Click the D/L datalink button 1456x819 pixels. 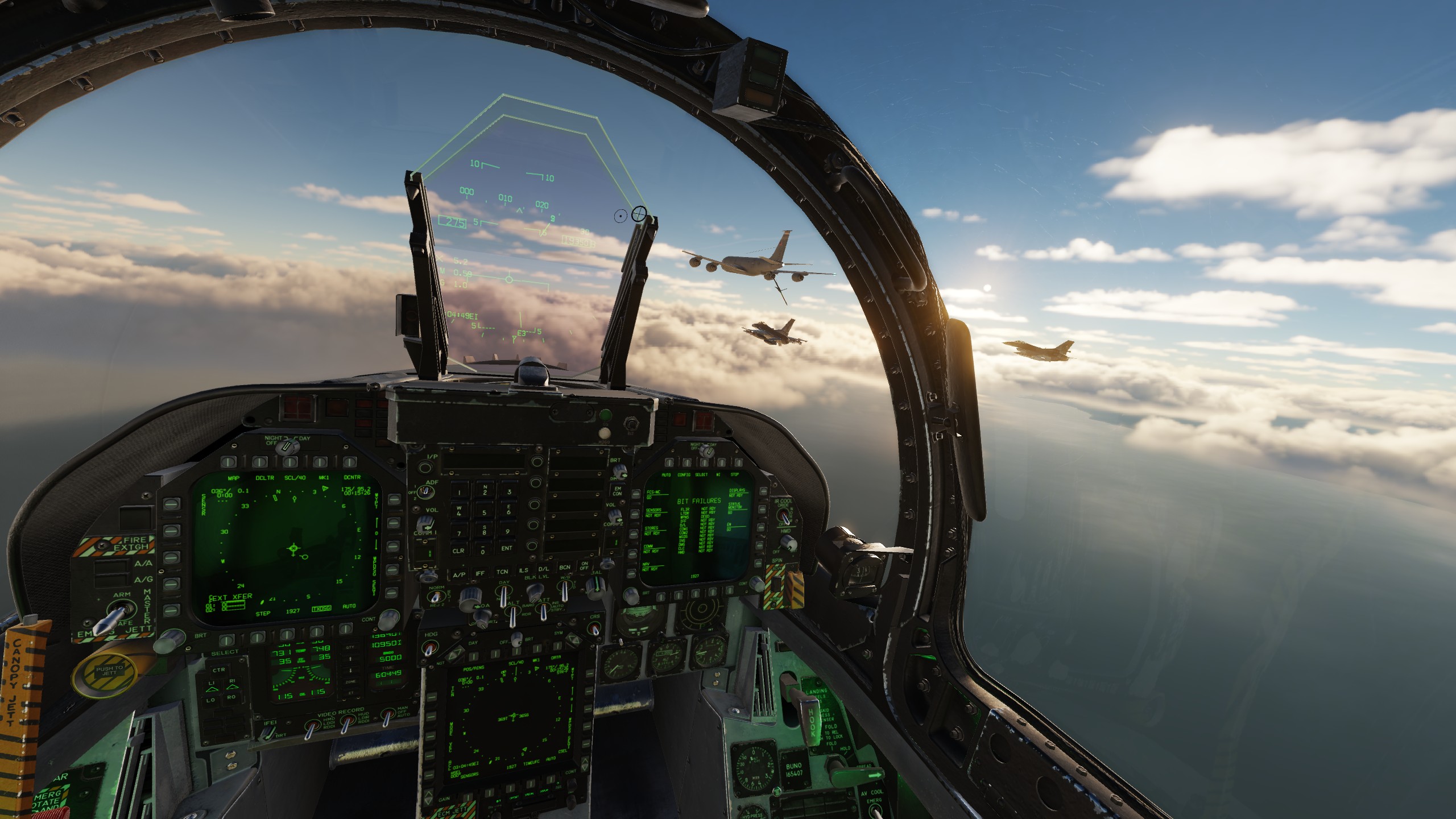pyautogui.click(x=544, y=569)
